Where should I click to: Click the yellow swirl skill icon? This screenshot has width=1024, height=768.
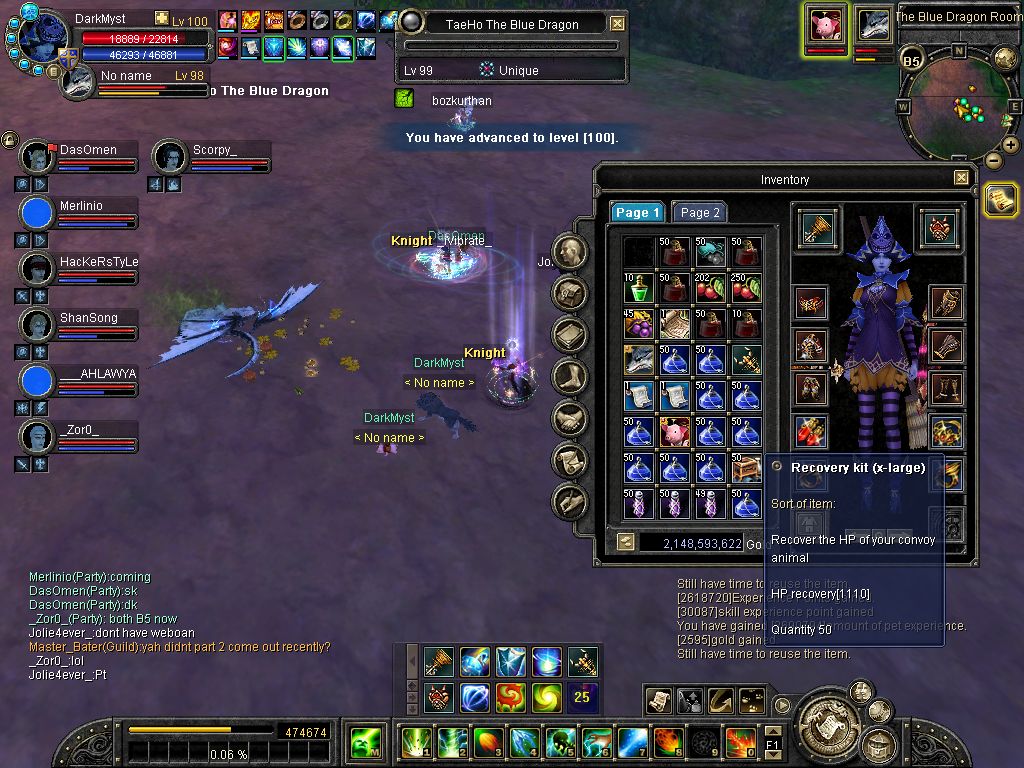tap(547, 696)
